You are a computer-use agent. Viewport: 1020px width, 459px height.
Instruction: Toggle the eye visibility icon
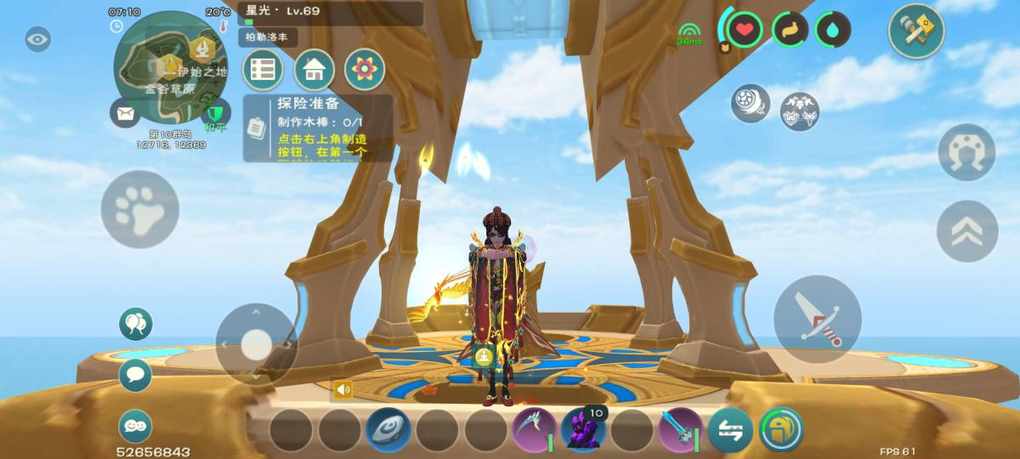click(x=38, y=40)
